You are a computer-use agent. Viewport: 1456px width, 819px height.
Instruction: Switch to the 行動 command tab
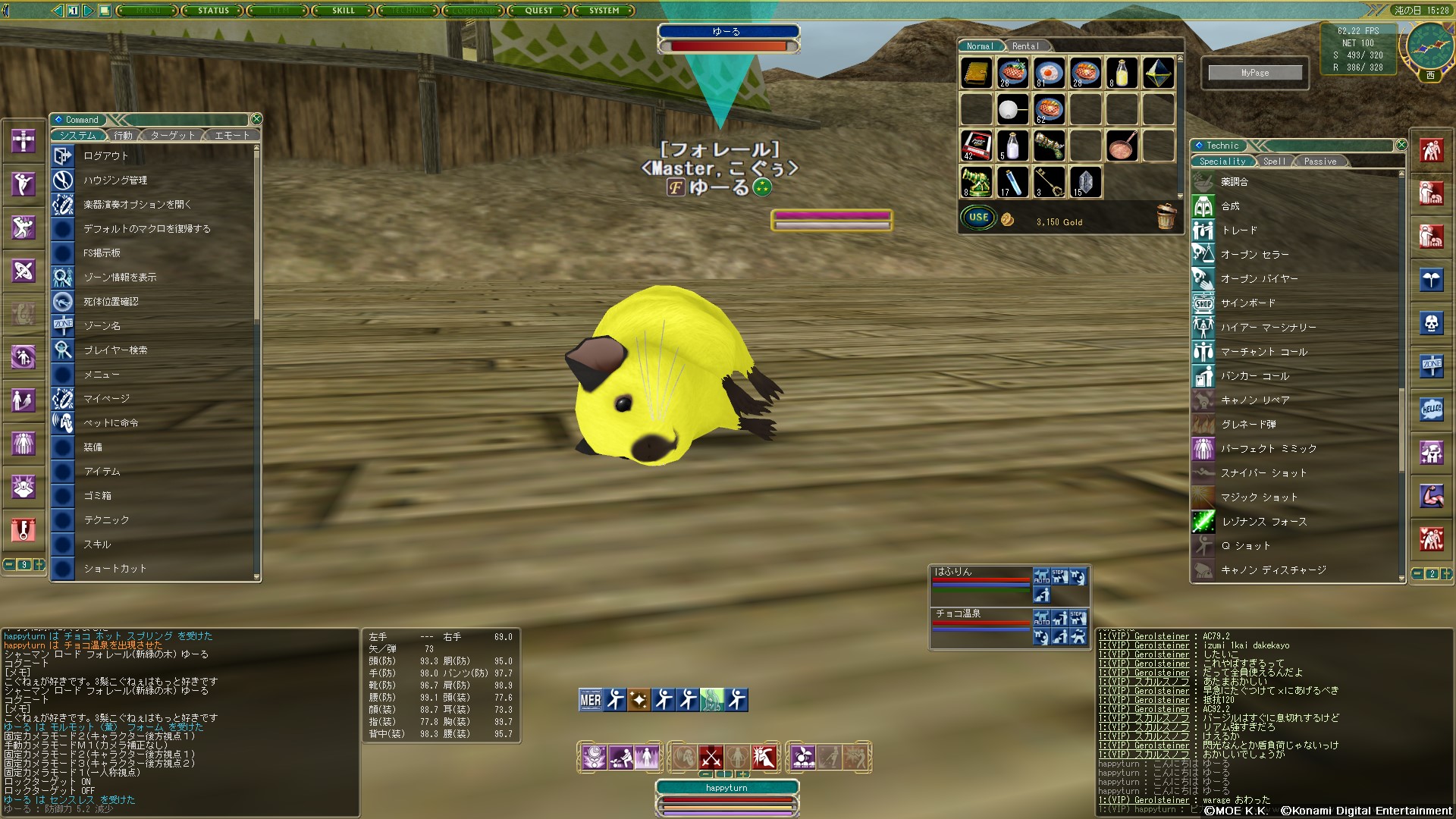click(x=123, y=136)
